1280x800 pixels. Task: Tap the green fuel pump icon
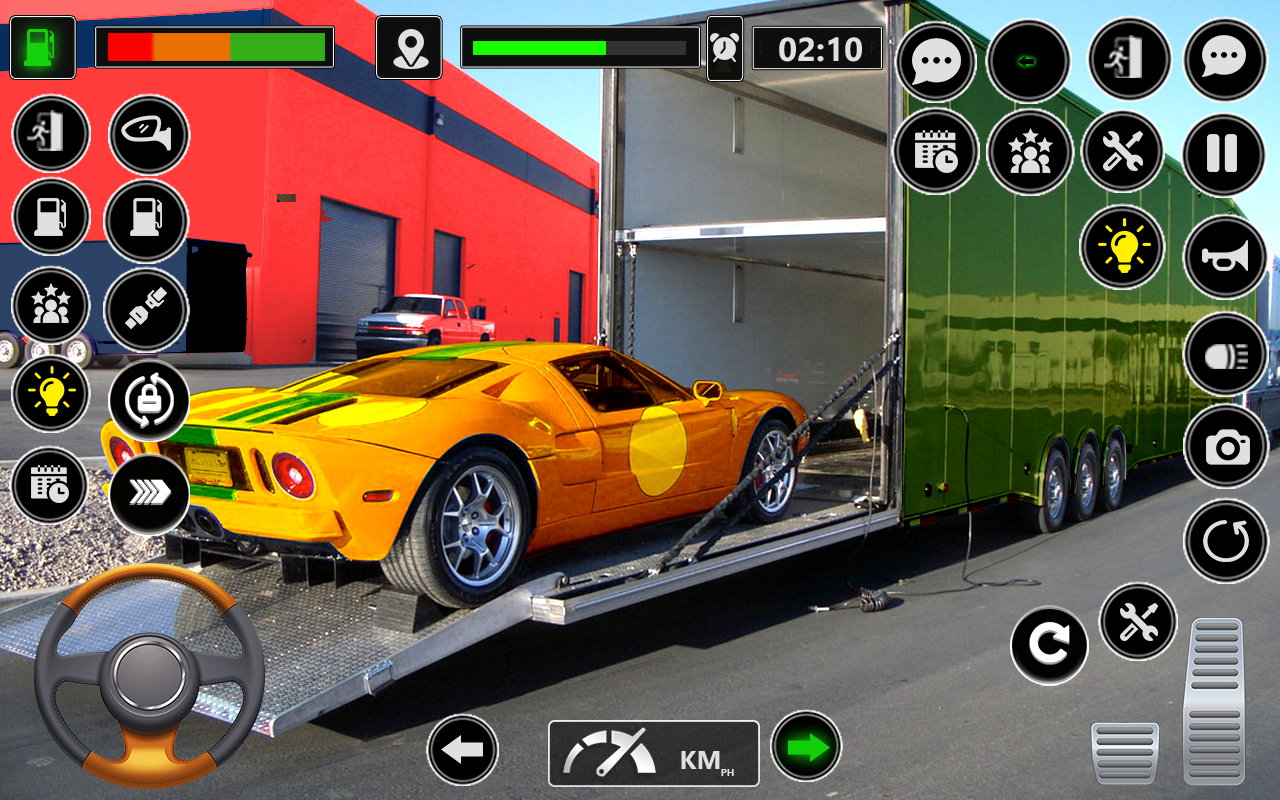42,47
